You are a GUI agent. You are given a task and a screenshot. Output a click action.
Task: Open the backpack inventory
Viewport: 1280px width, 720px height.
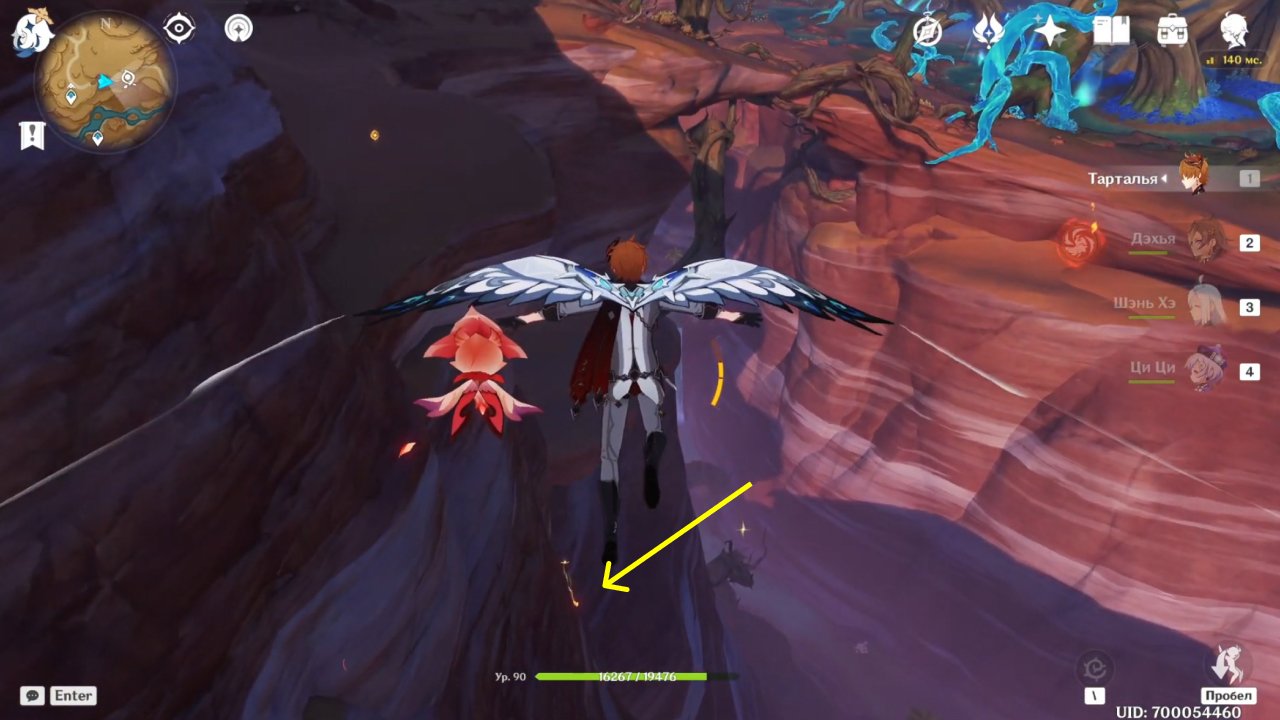point(1172,32)
